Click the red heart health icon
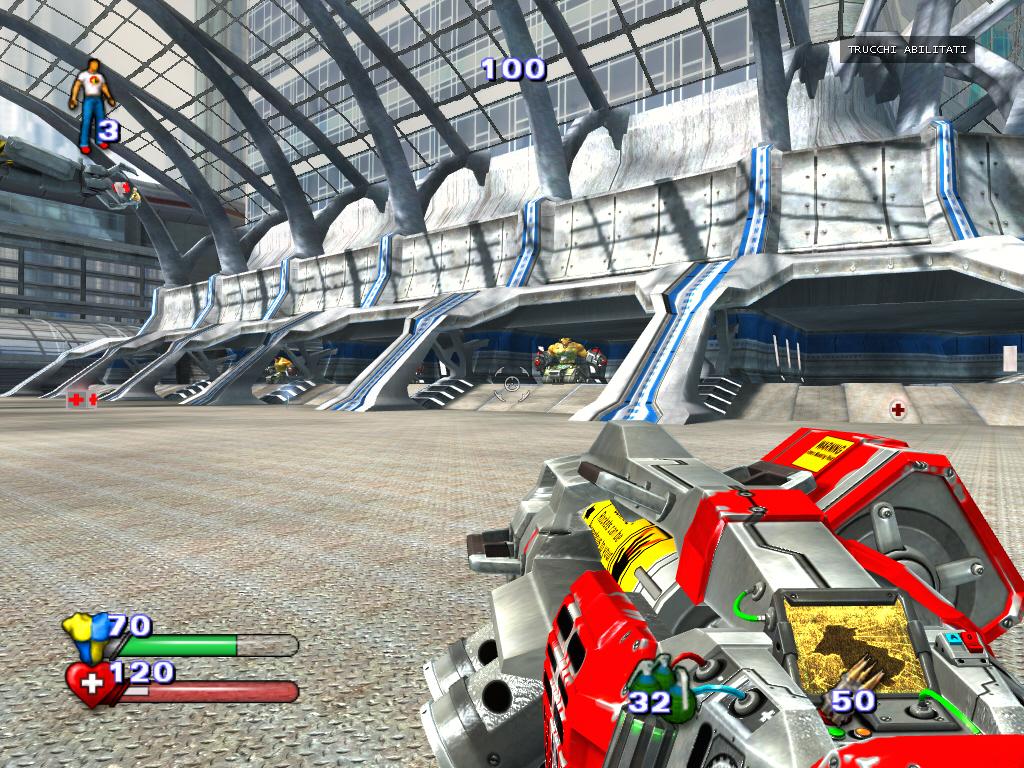Viewport: 1024px width, 768px height. tap(90, 685)
